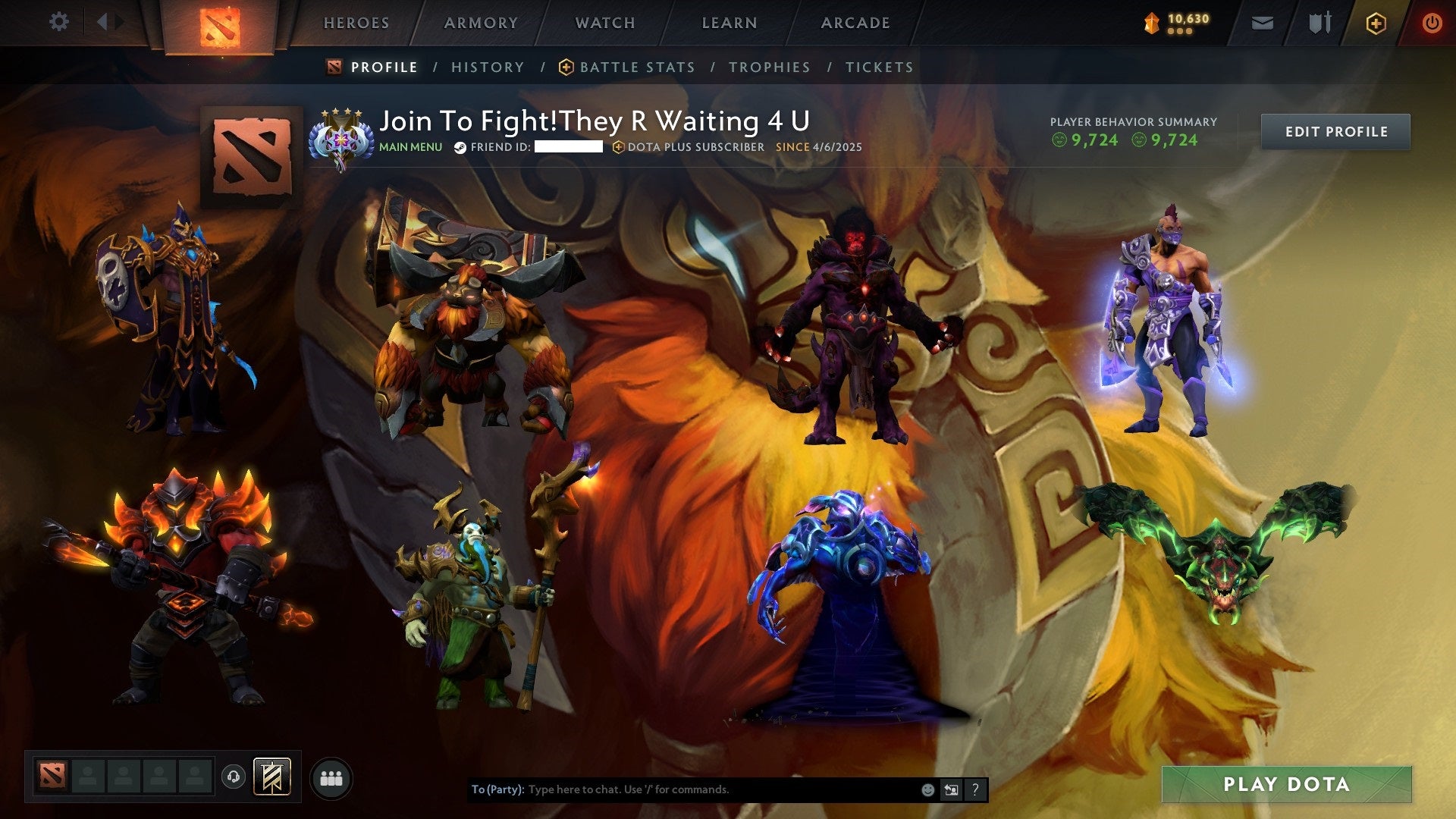This screenshot has height=819, width=1456.
Task: Switch to the HISTORY tab
Action: tap(487, 67)
